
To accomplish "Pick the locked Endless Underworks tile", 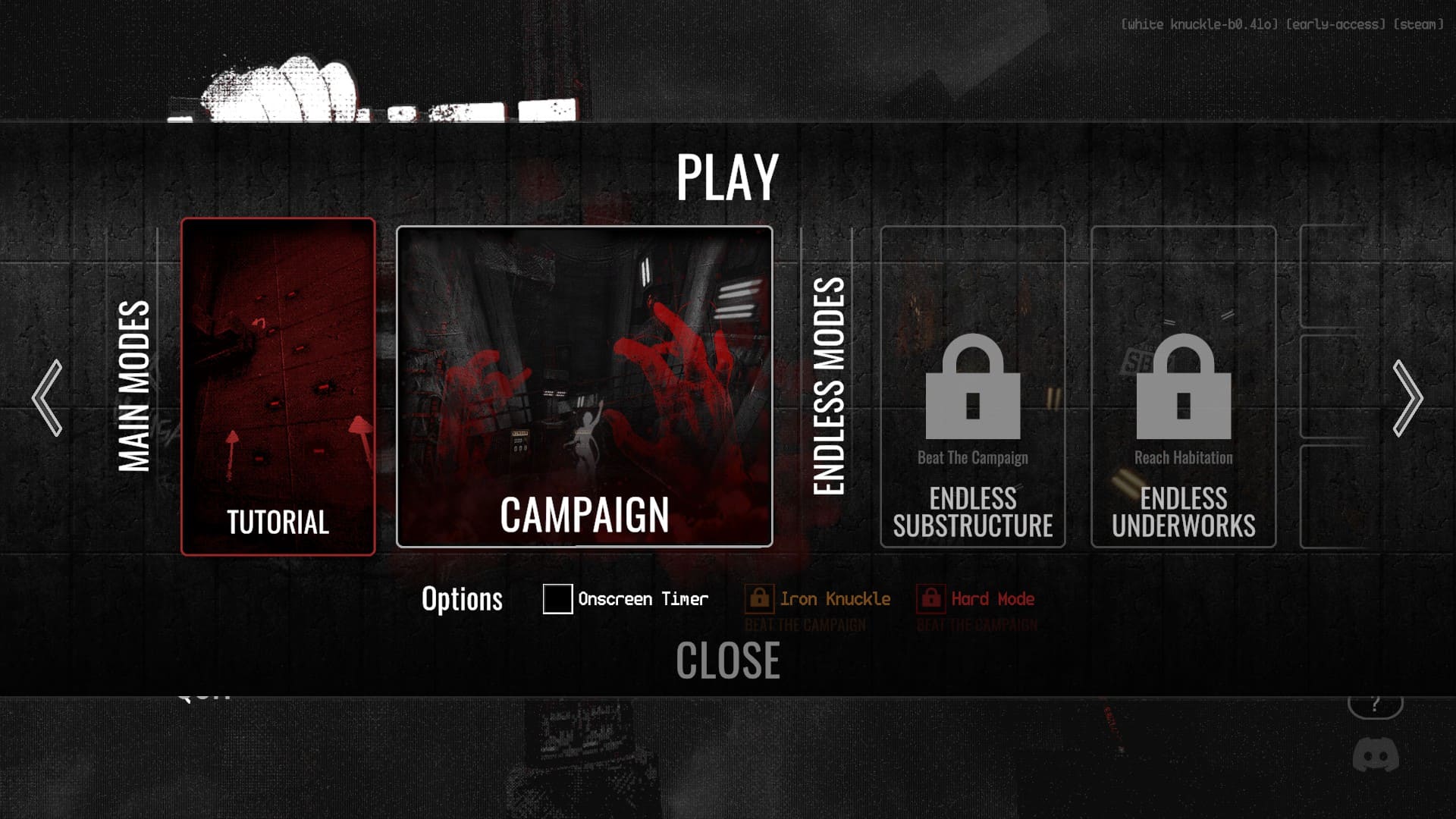I will pos(1183,387).
